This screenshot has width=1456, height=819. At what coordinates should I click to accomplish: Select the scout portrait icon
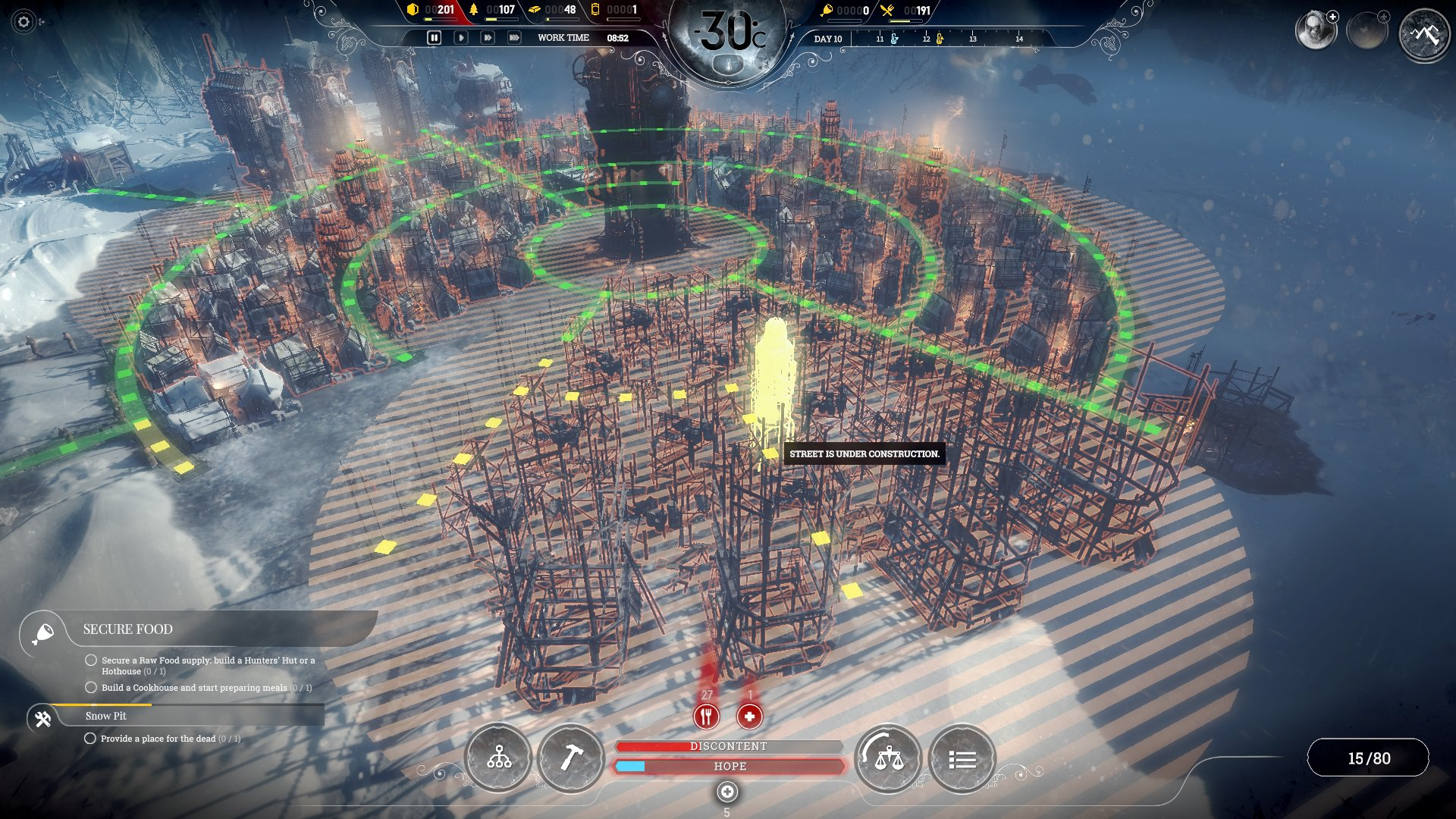pos(1315,31)
